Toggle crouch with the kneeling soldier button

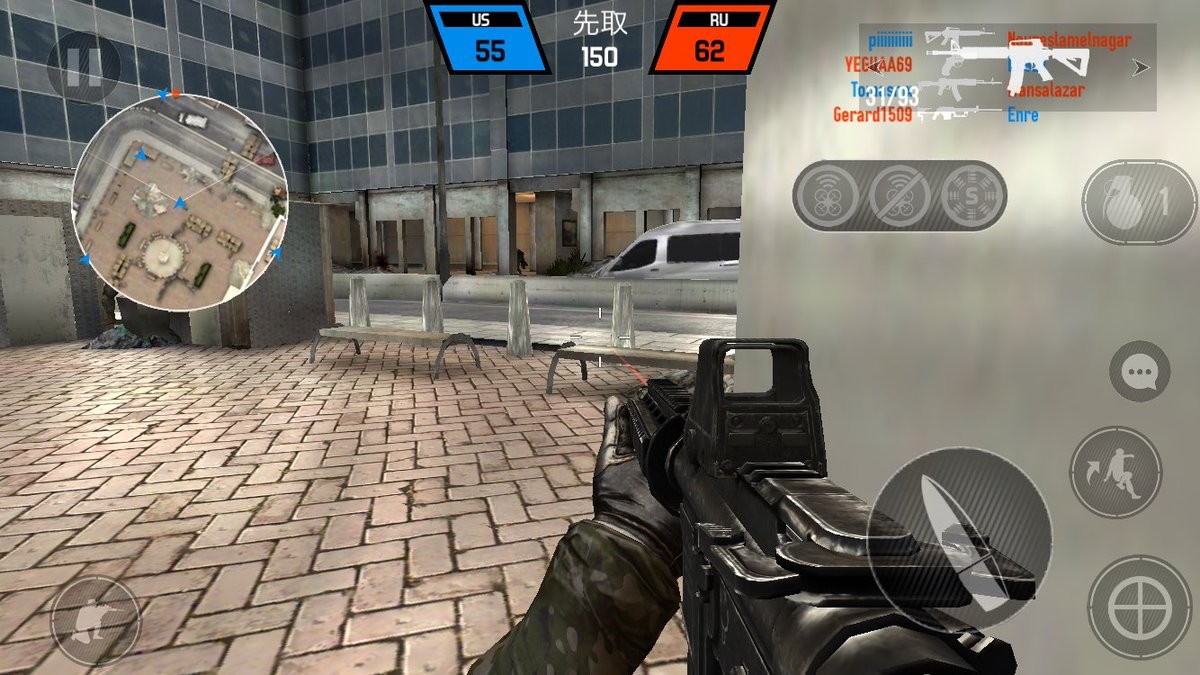(x=95, y=621)
